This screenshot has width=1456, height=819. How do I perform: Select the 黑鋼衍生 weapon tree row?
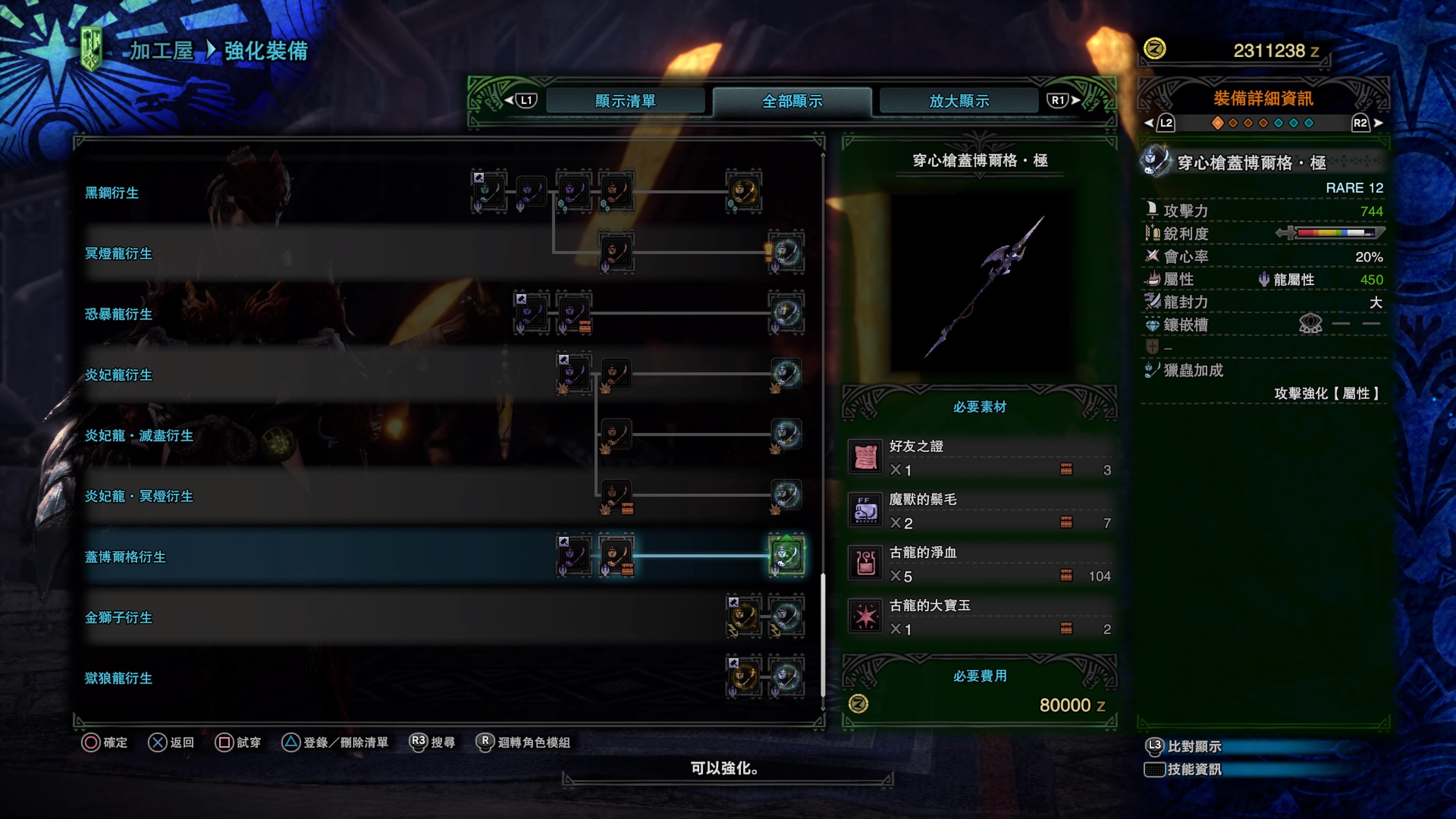click(111, 193)
